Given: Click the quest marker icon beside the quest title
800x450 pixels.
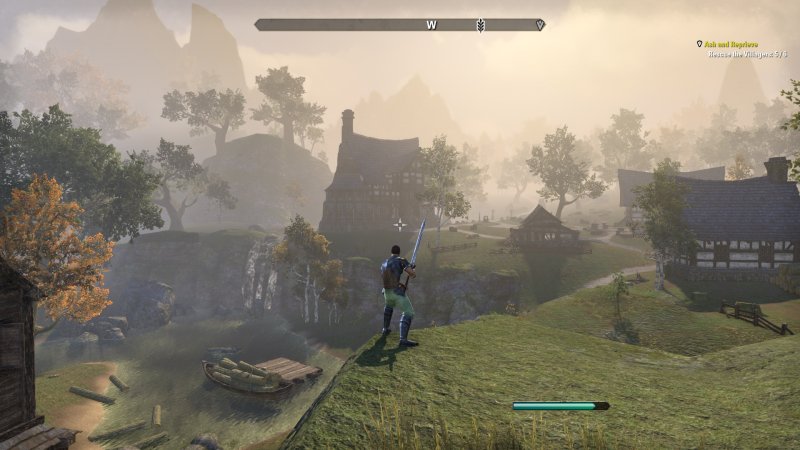Looking at the screenshot, I should click(x=700, y=44).
